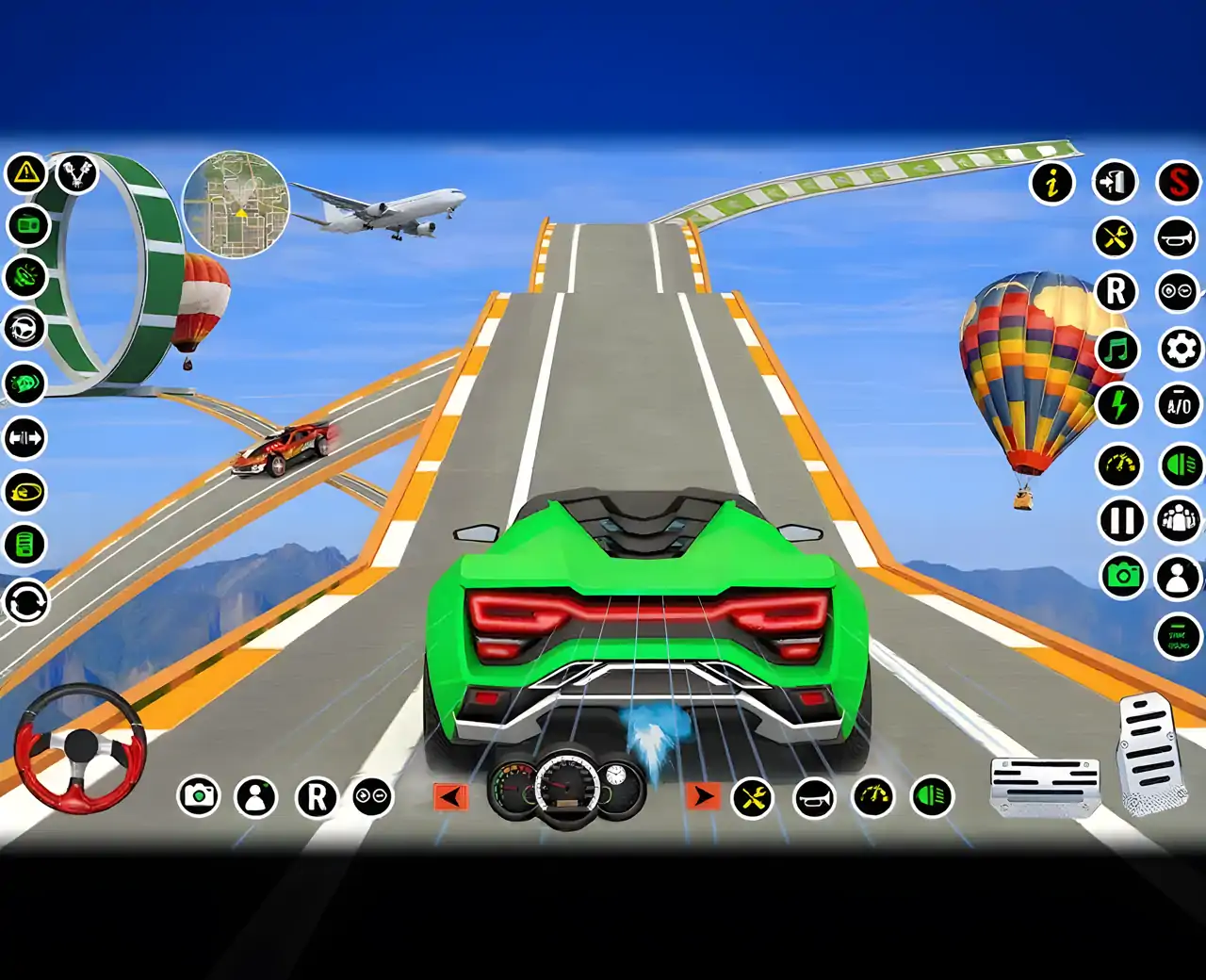Screen dimensions: 1206x980
Task: Click the red right arrow by the speedometer
Action: coord(702,797)
